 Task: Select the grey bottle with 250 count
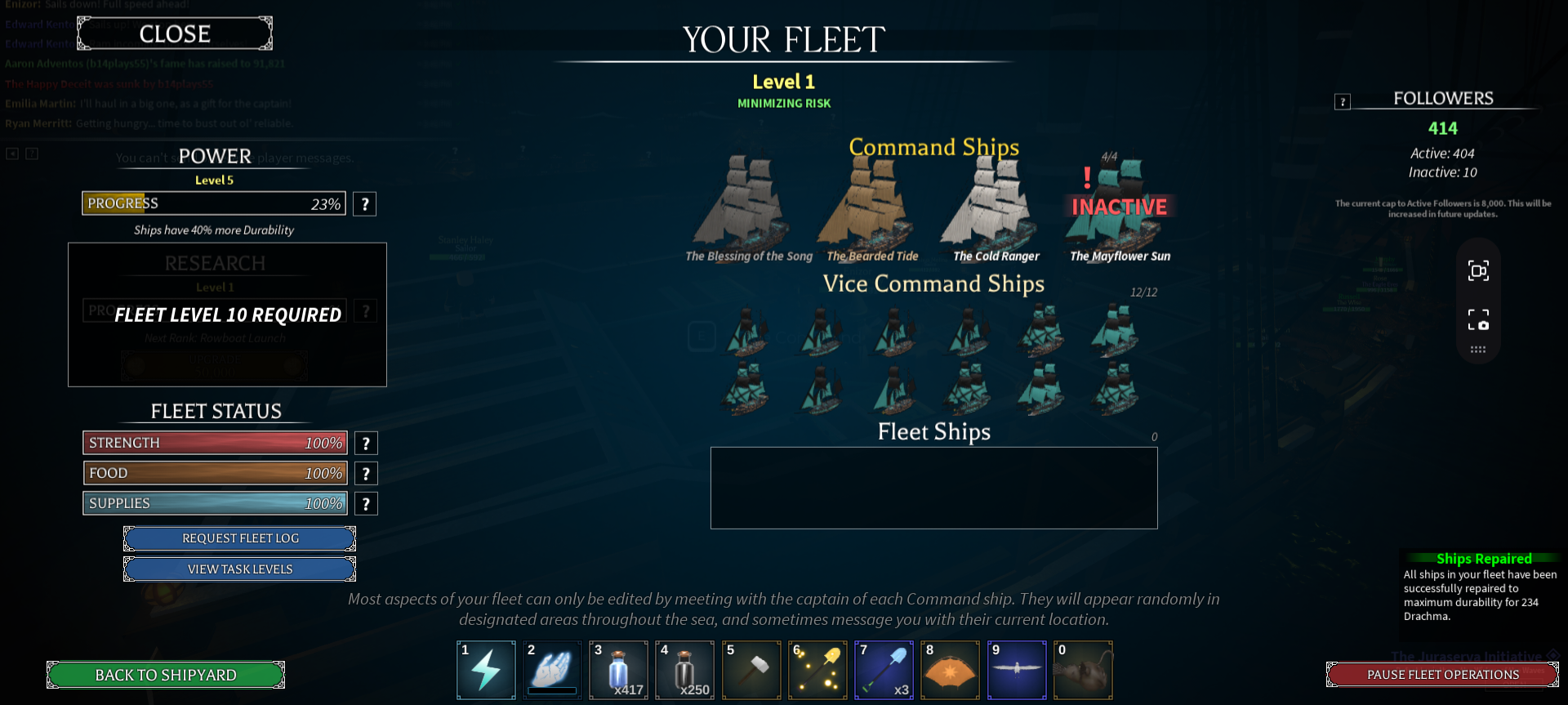click(x=684, y=671)
